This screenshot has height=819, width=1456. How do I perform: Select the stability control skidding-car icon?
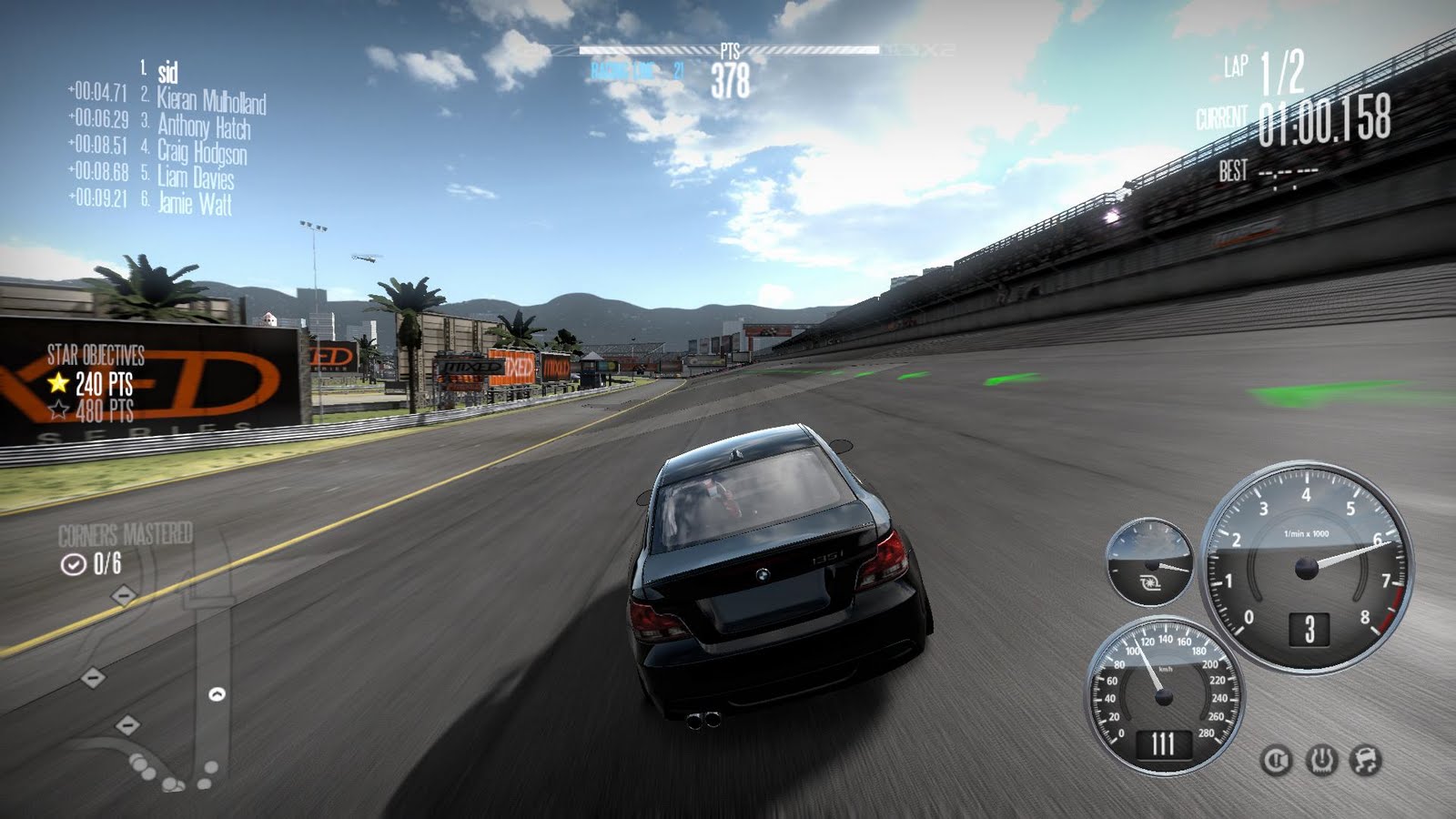(1365, 761)
